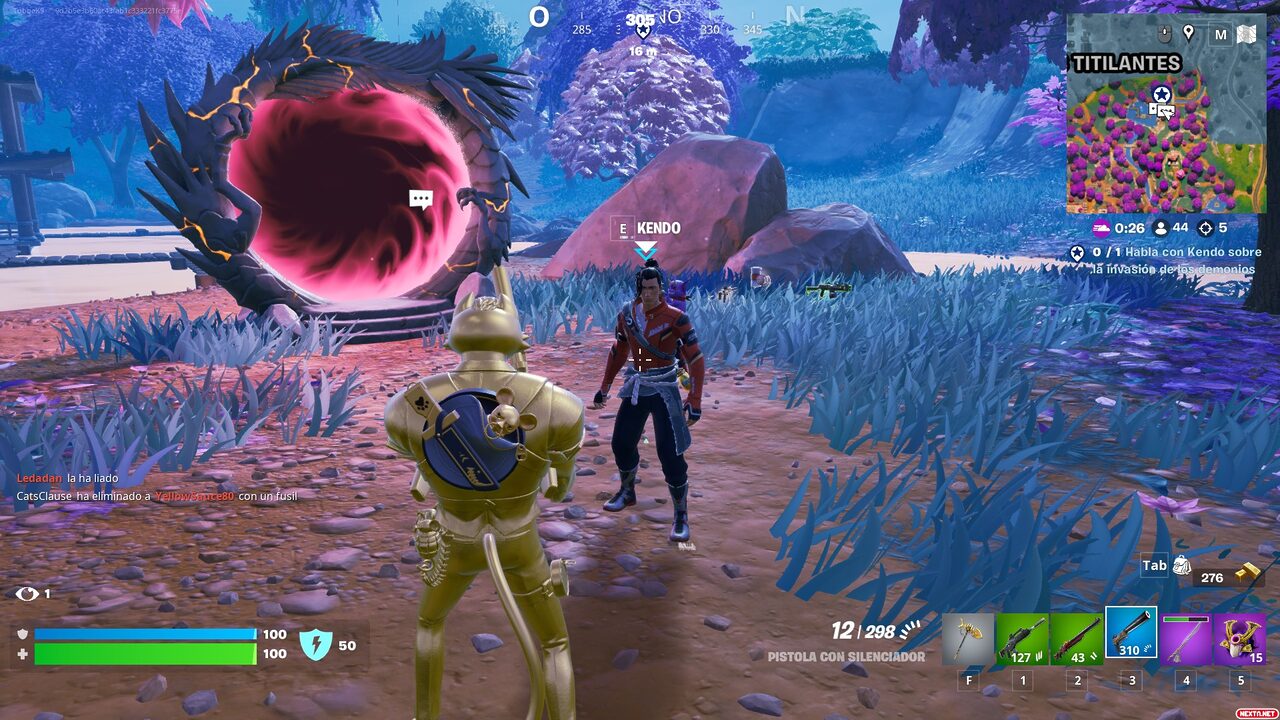Viewport: 1280px width, 720px height.
Task: Select the purple samurai mask item
Action: click(x=1240, y=639)
